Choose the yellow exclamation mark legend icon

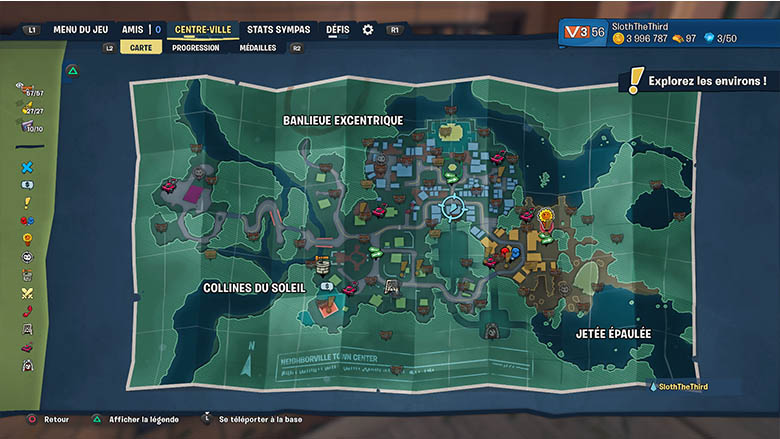(28, 202)
